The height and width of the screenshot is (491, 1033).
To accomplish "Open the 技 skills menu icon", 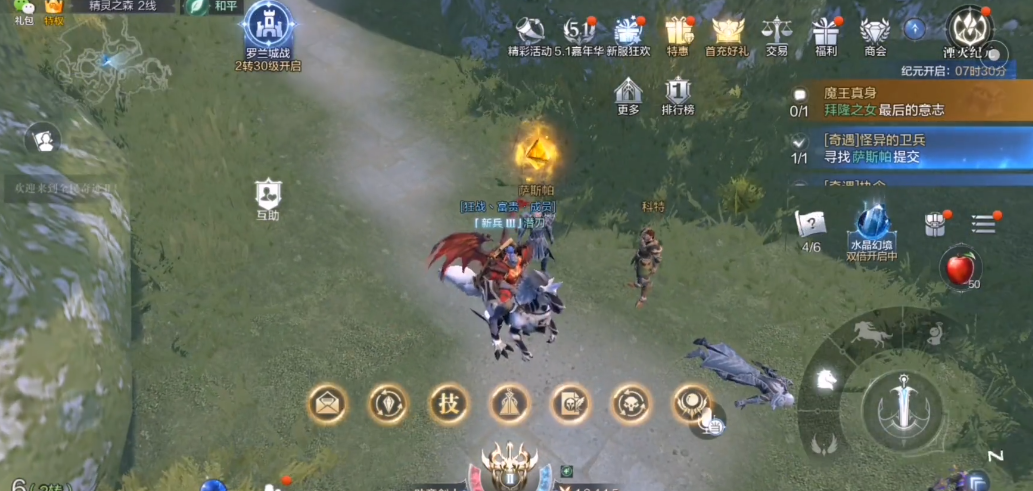I will click(x=448, y=403).
